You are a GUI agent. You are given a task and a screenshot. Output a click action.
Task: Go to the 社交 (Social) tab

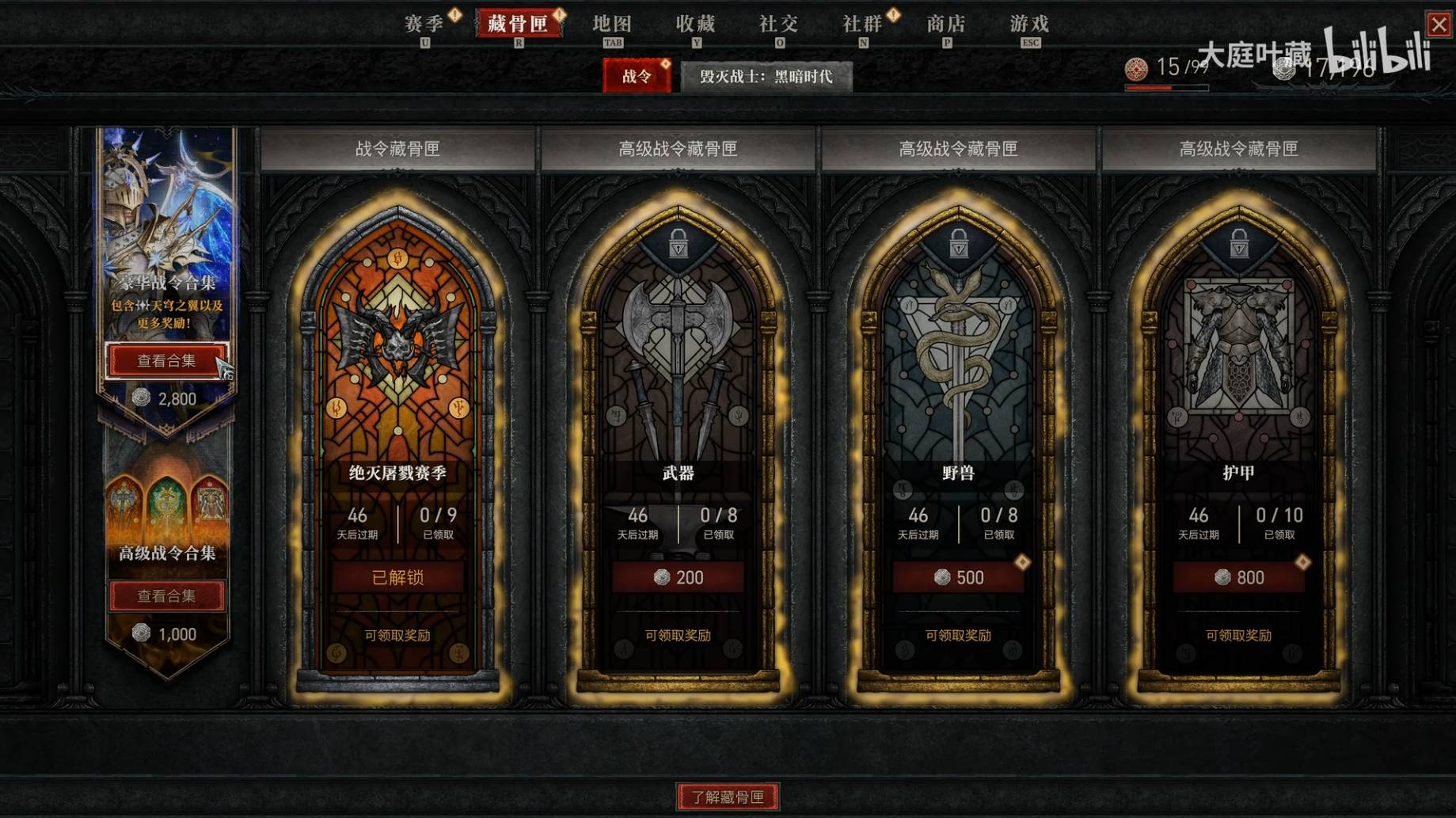tap(779, 25)
